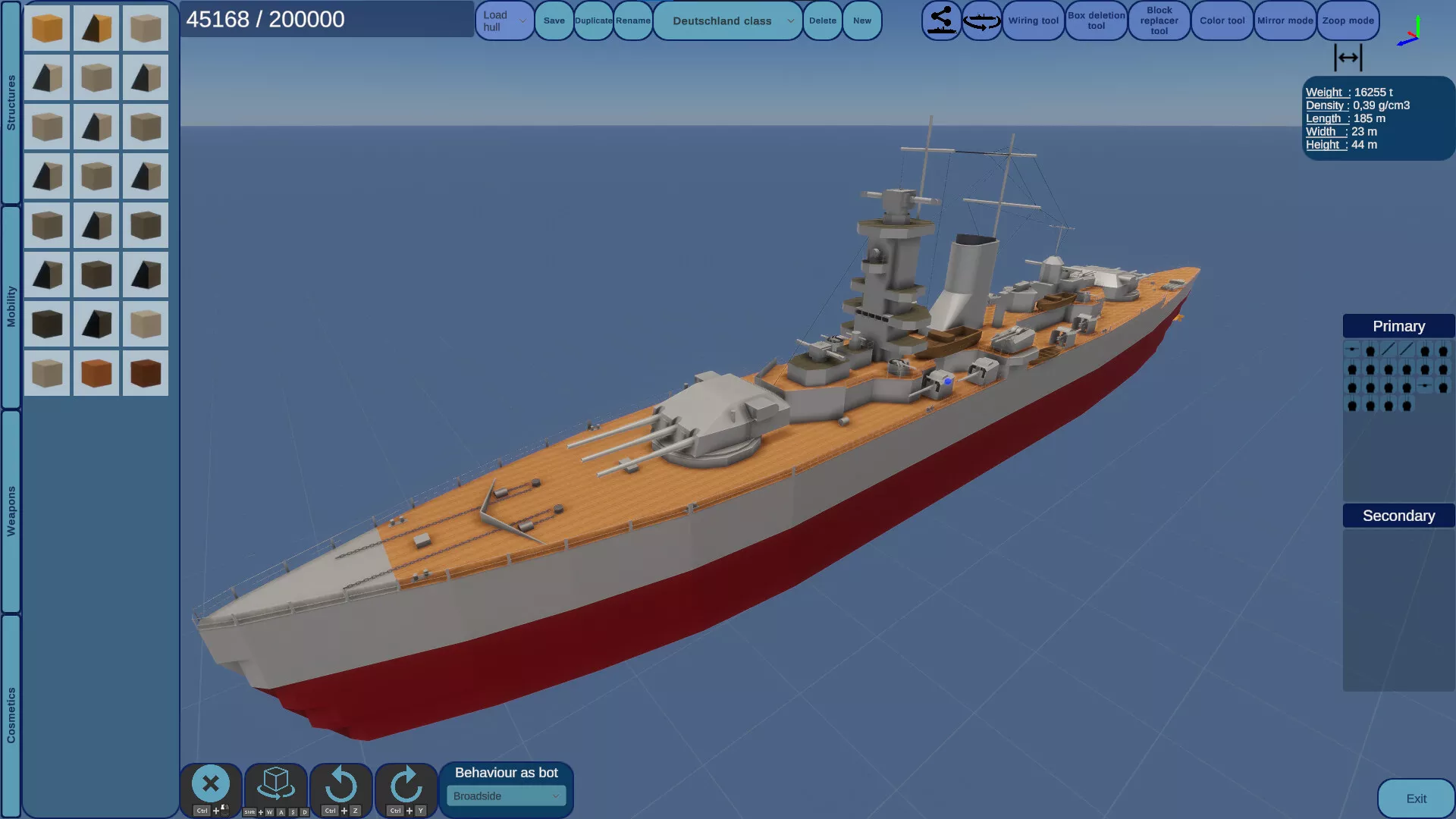Toggle Mirror mode
This screenshot has height=819, width=1456.
pos(1285,21)
